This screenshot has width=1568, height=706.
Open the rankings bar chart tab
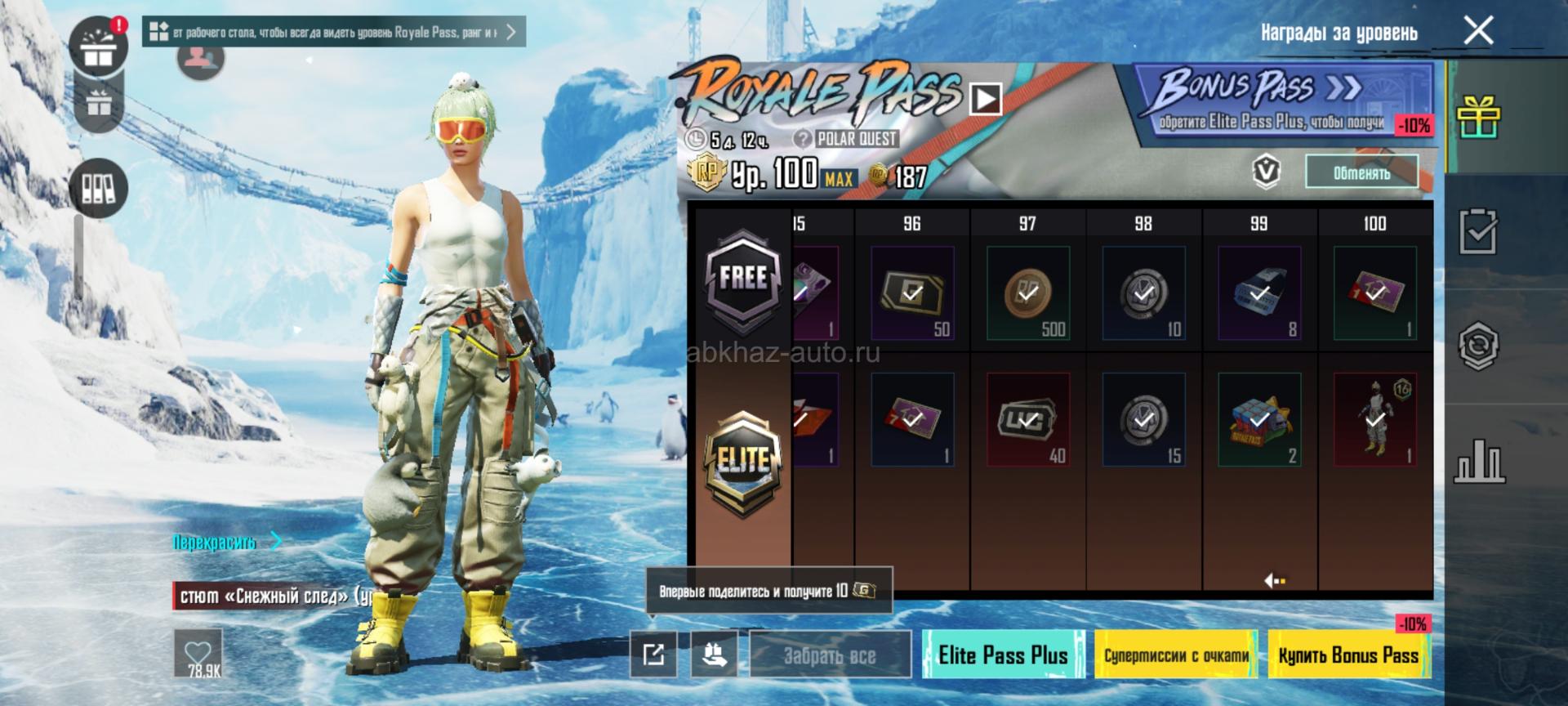(x=1479, y=462)
